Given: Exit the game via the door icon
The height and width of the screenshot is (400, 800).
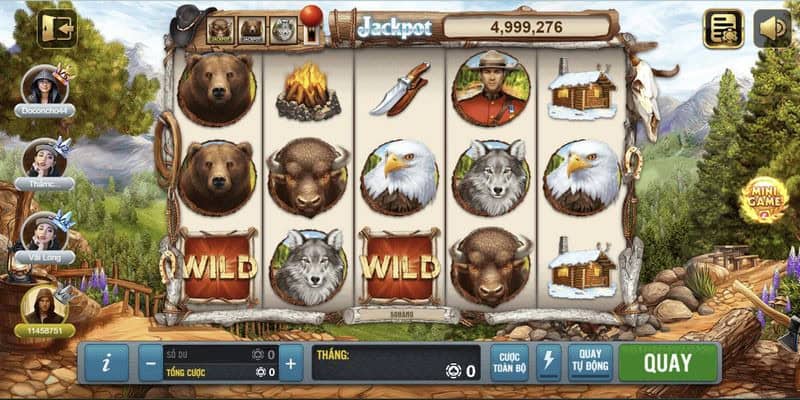Looking at the screenshot, I should [57, 28].
